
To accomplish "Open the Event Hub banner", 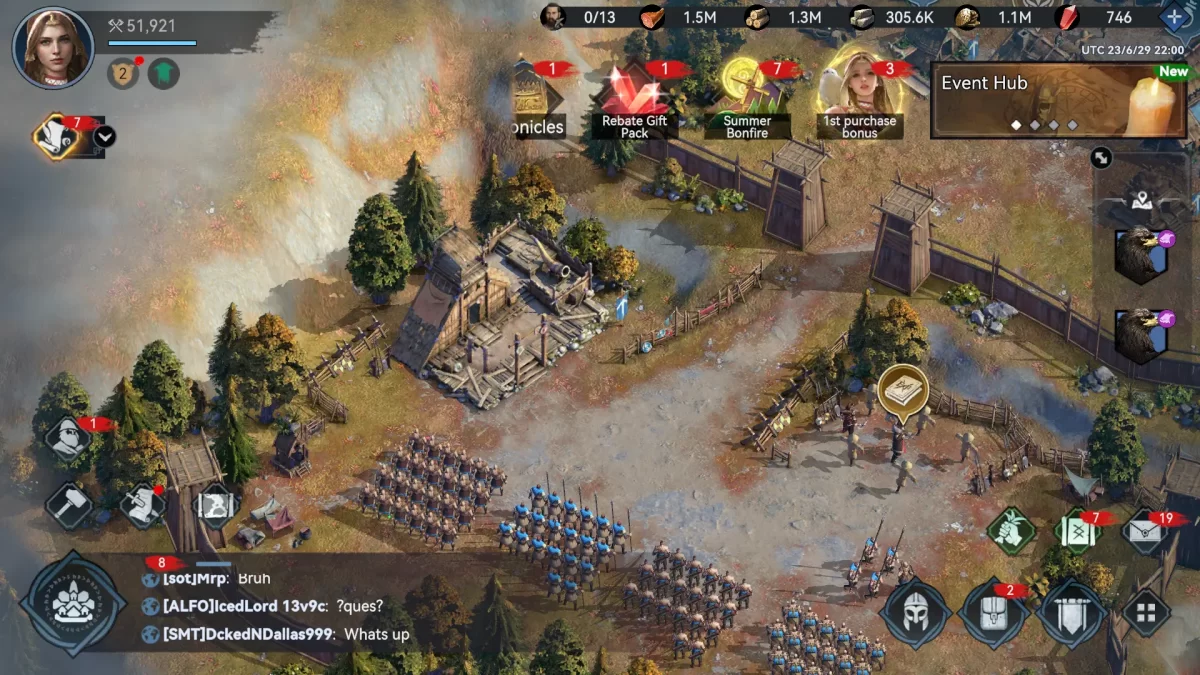I will [x=1059, y=100].
